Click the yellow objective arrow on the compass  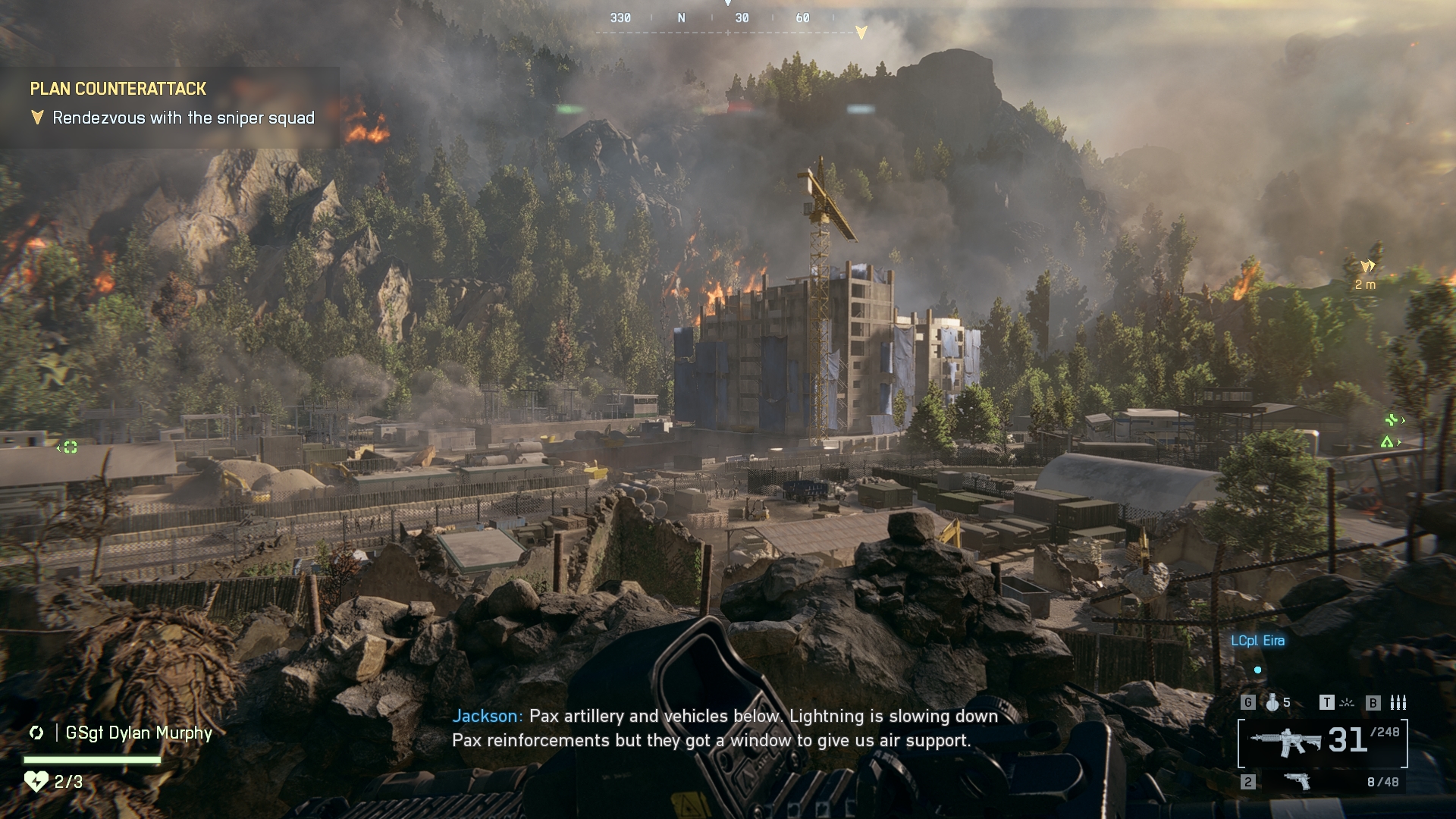tap(861, 32)
